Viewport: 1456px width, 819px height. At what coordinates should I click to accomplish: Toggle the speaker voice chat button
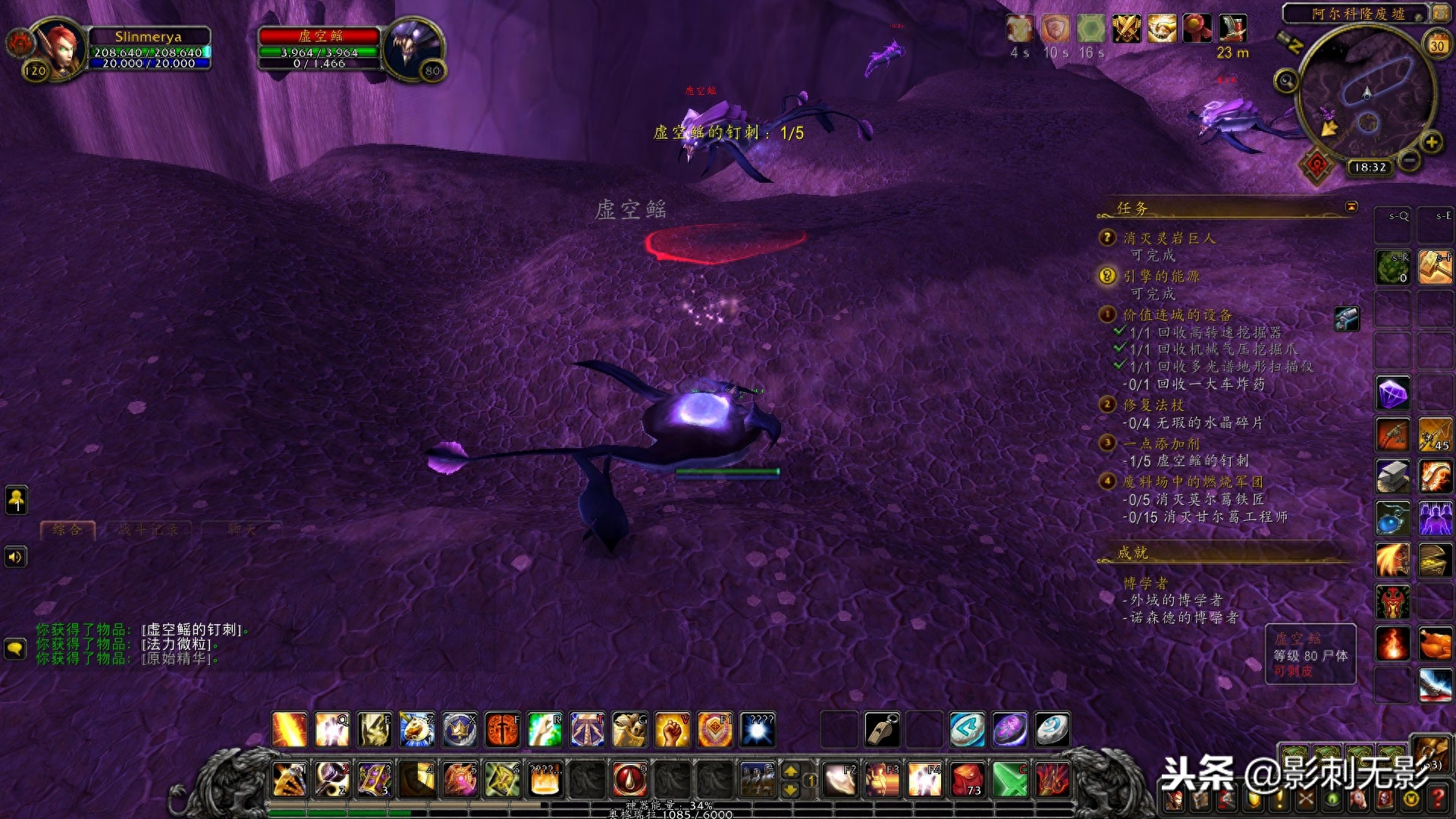point(15,557)
